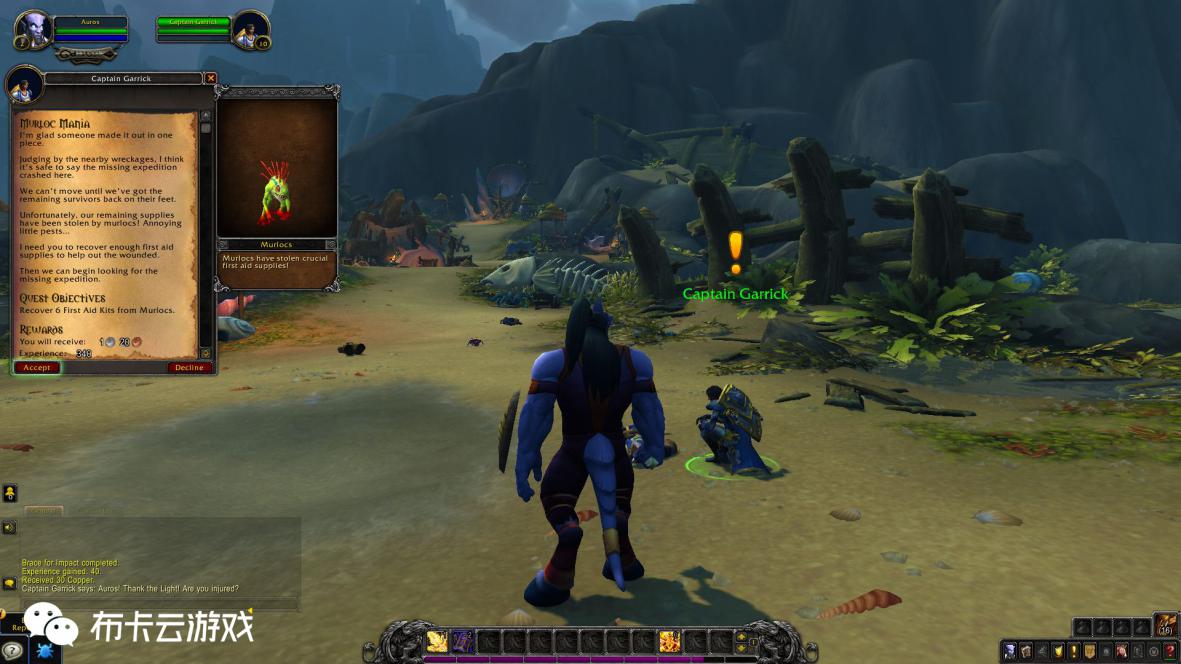
Task: Click the Murlocs creature portrait panel
Action: tap(277, 168)
